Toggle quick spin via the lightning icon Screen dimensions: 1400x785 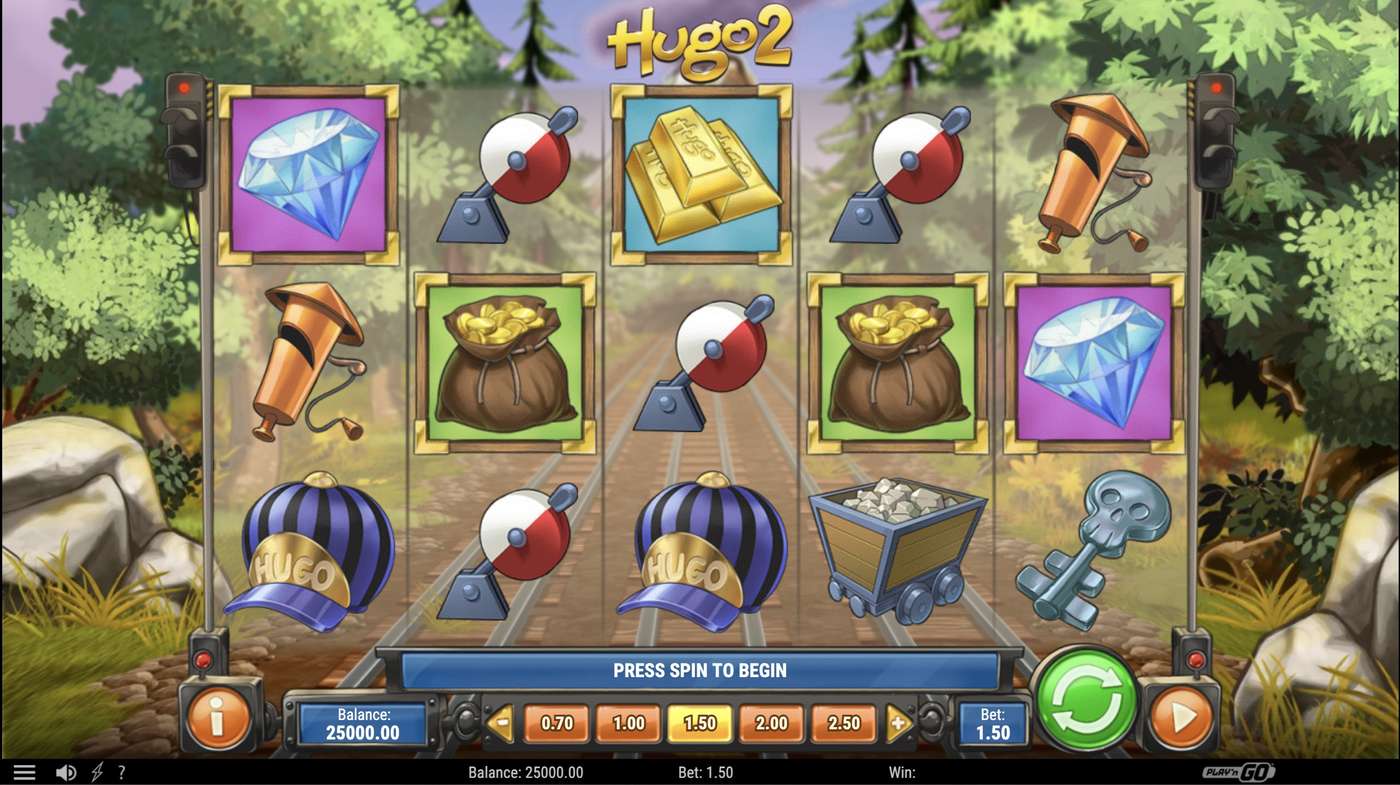point(95,771)
